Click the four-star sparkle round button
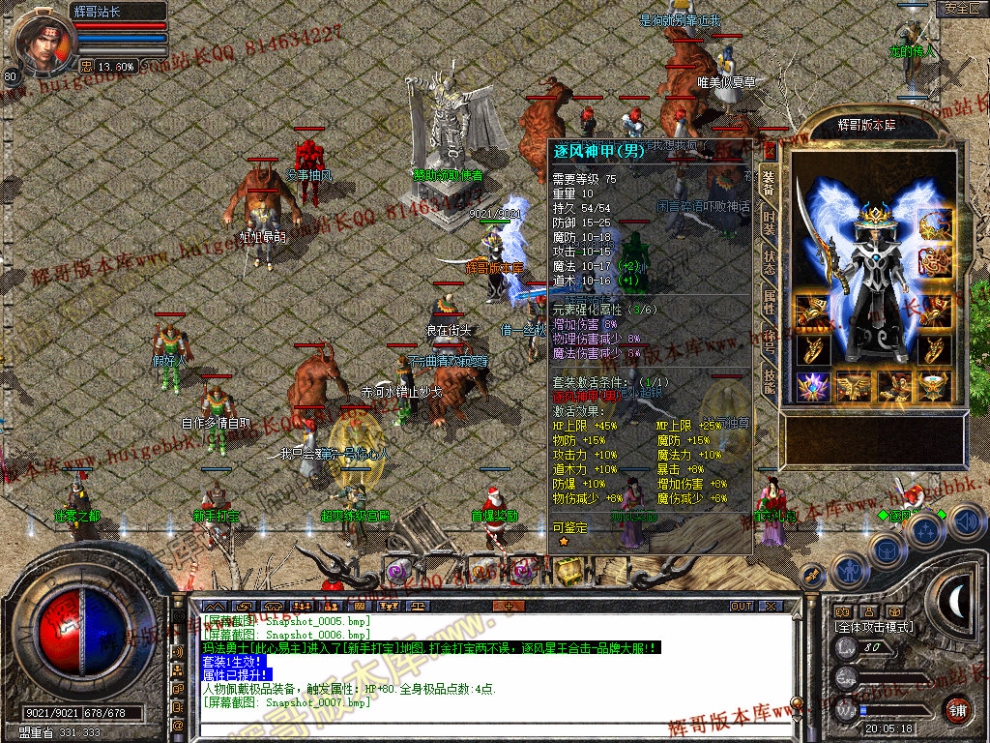The image size is (990, 743). coord(925,528)
